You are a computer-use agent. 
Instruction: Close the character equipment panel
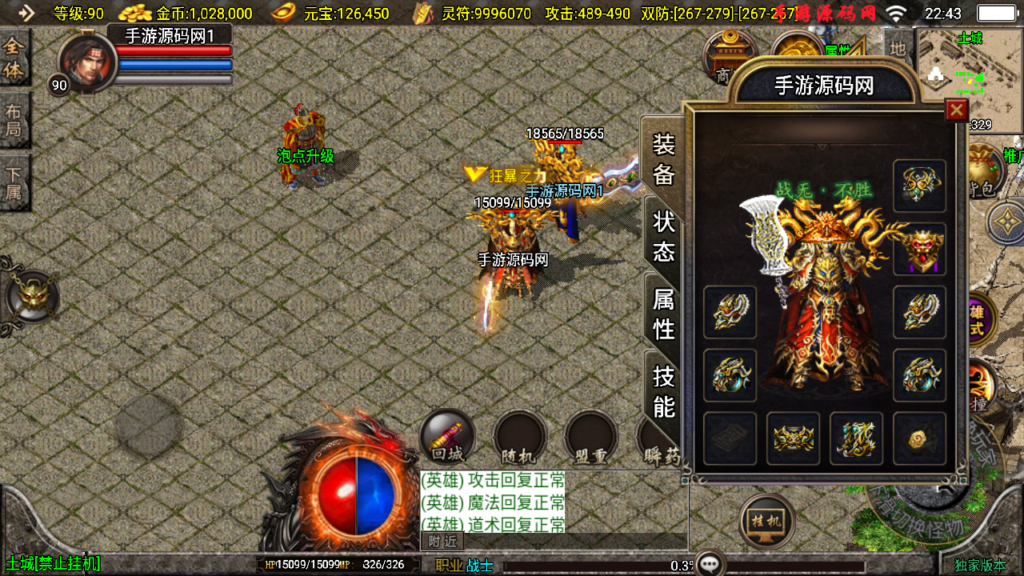pyautogui.click(x=957, y=110)
